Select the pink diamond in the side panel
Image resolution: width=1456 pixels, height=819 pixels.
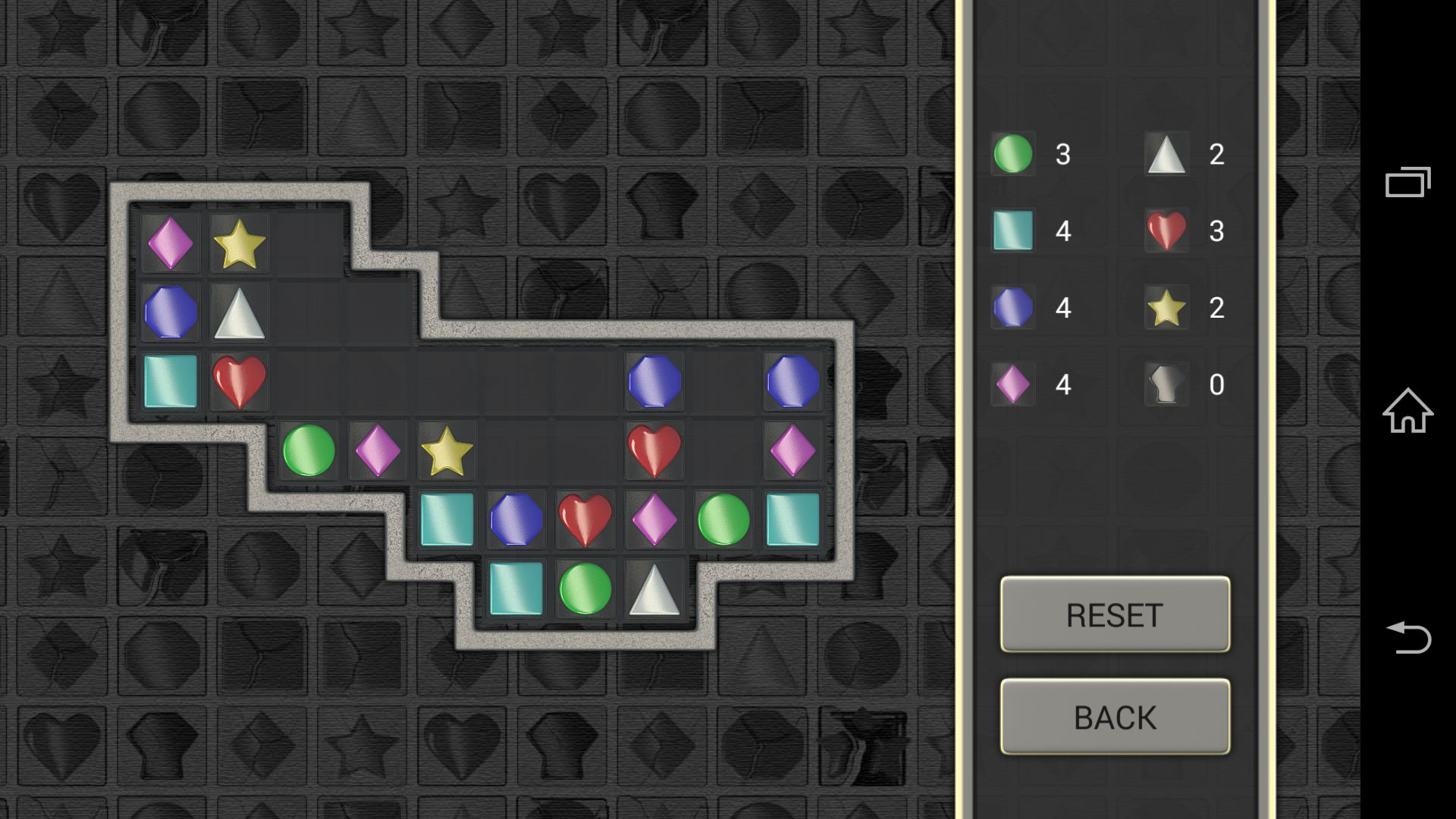(x=1013, y=384)
